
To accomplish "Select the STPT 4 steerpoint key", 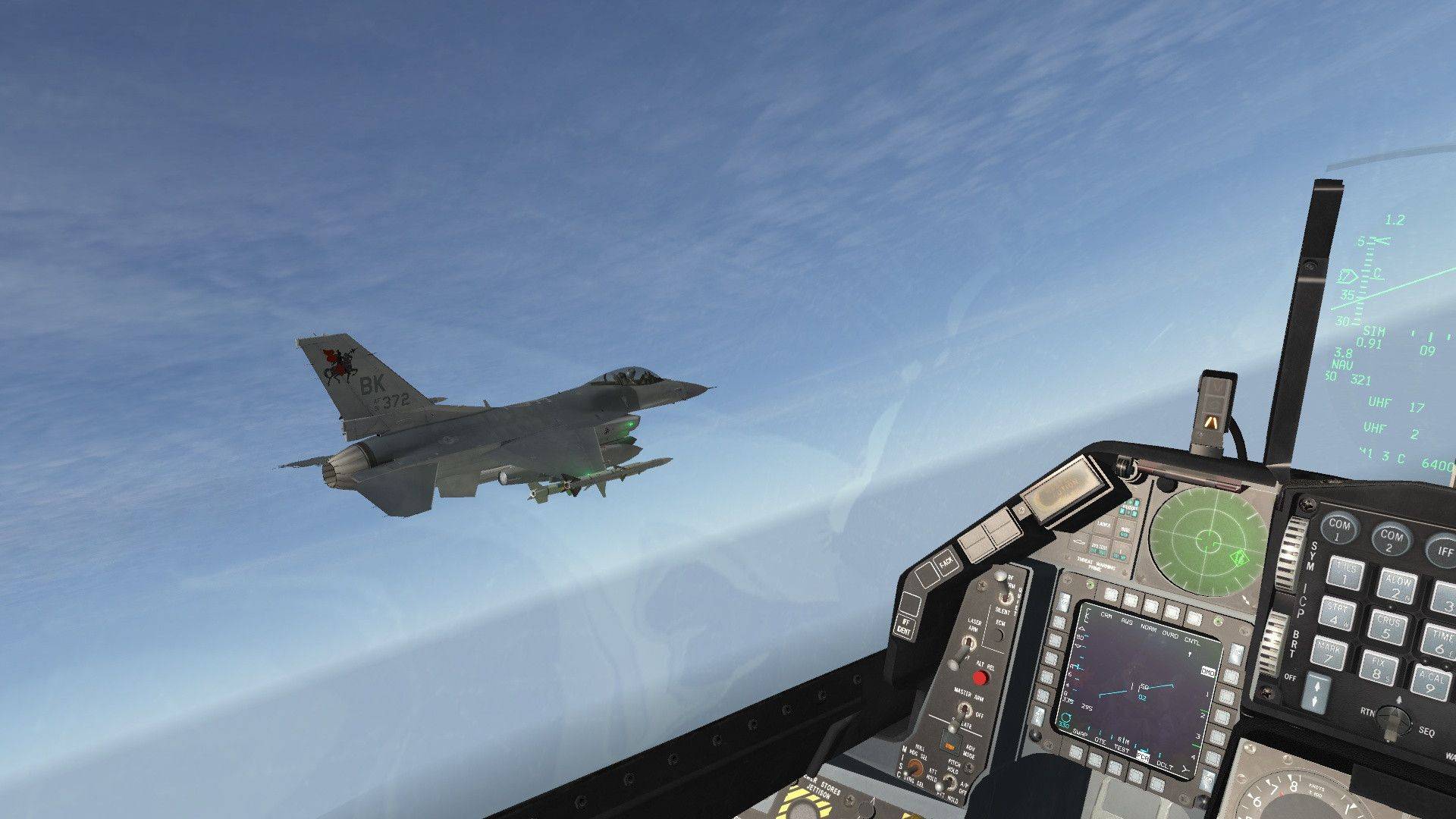I will 1338,612.
